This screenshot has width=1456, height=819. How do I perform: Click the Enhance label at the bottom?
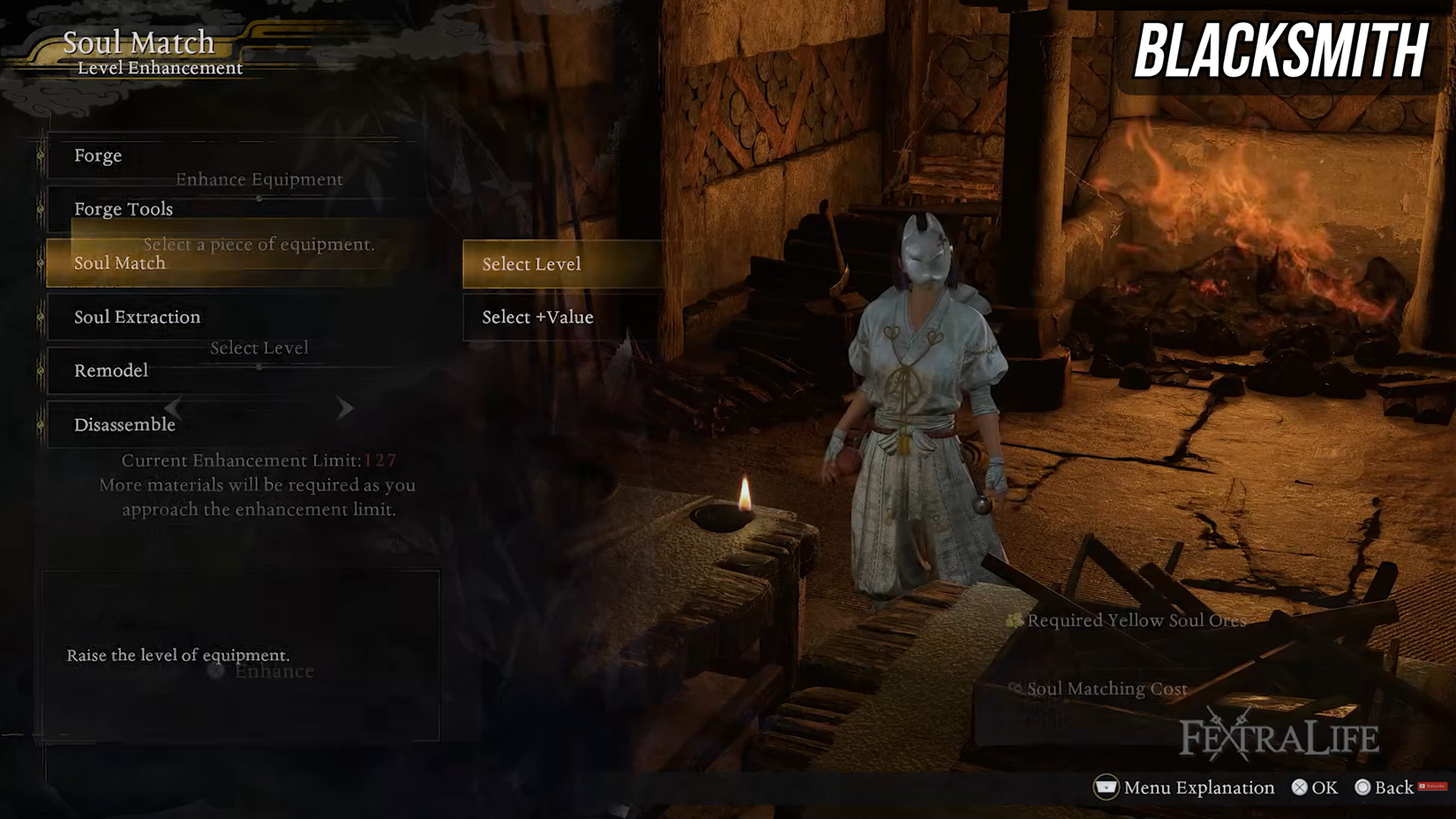click(x=274, y=672)
